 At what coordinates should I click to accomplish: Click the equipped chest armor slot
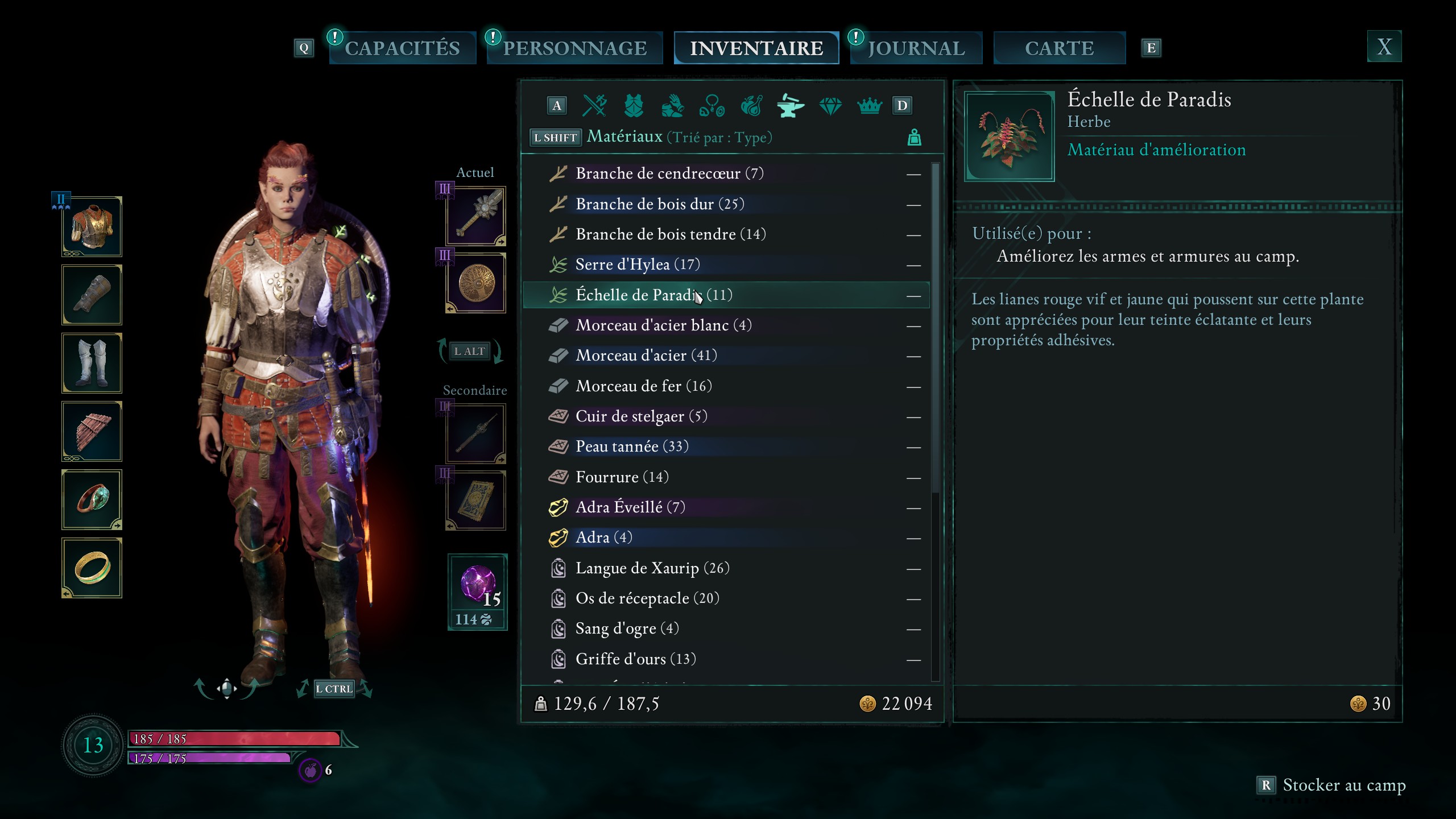92,227
